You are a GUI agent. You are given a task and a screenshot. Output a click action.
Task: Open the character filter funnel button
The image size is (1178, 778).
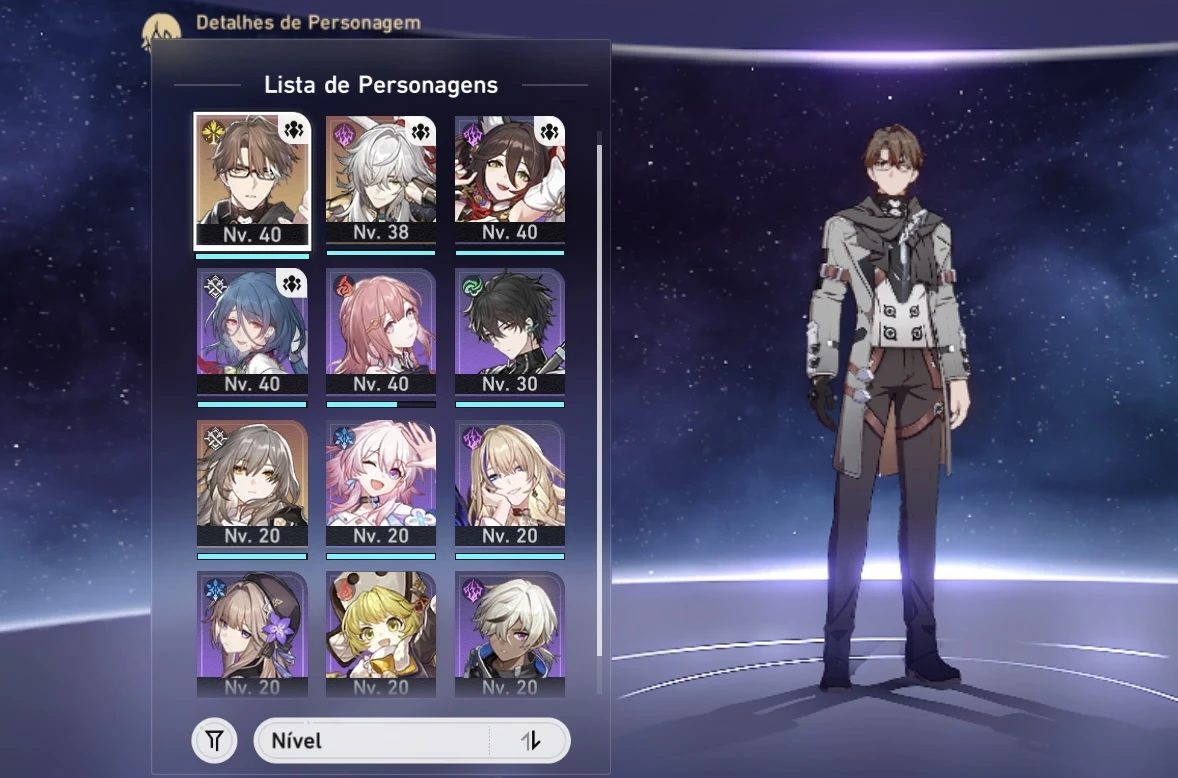214,741
